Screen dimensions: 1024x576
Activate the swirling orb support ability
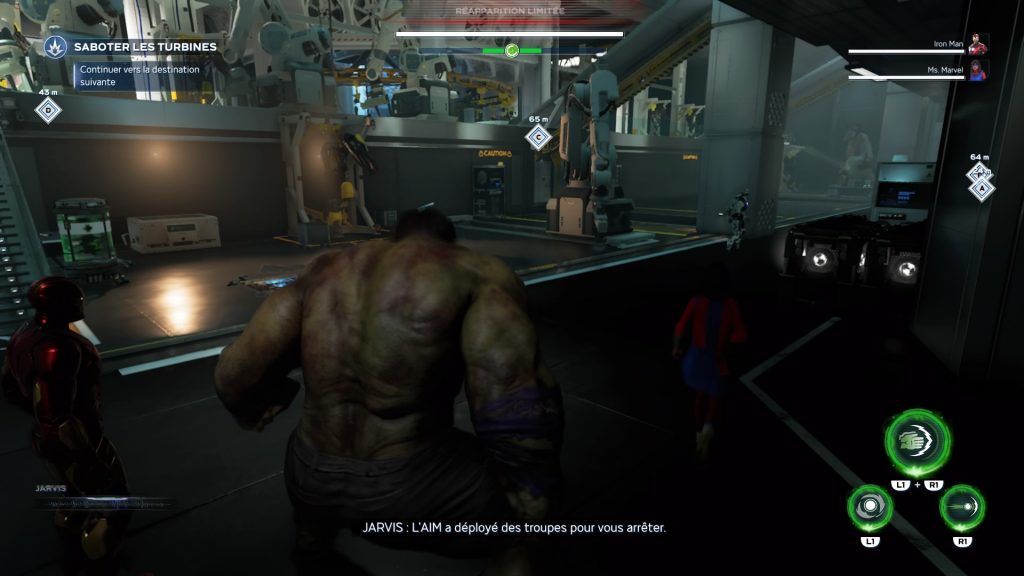(x=870, y=508)
